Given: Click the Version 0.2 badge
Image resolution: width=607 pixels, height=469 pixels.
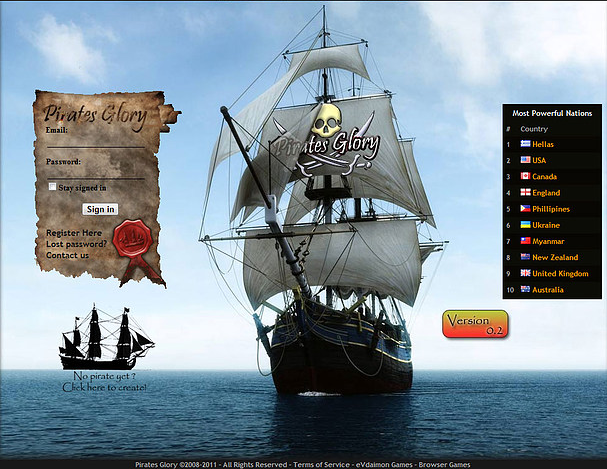Looking at the screenshot, I should pyautogui.click(x=475, y=323).
